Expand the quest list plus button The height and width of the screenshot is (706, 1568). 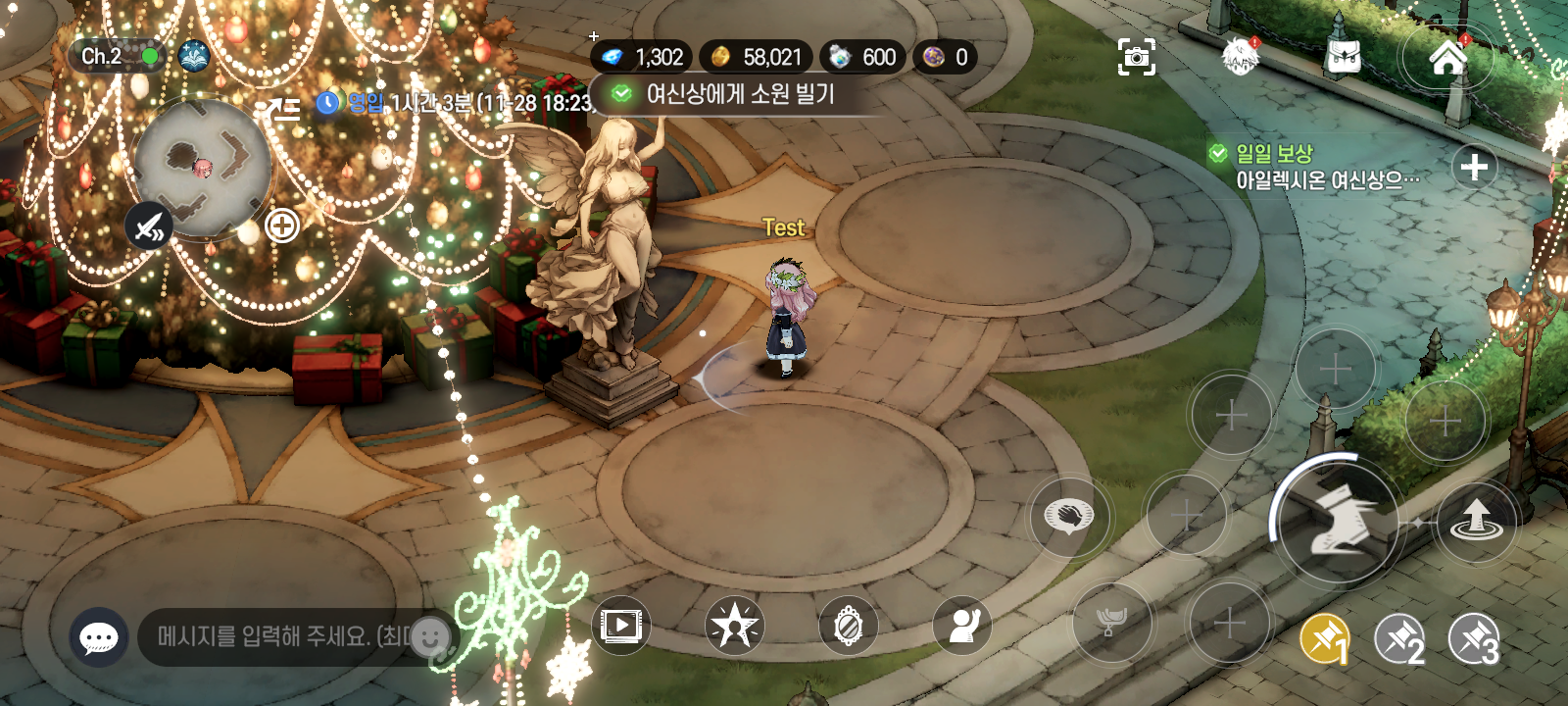[1474, 168]
